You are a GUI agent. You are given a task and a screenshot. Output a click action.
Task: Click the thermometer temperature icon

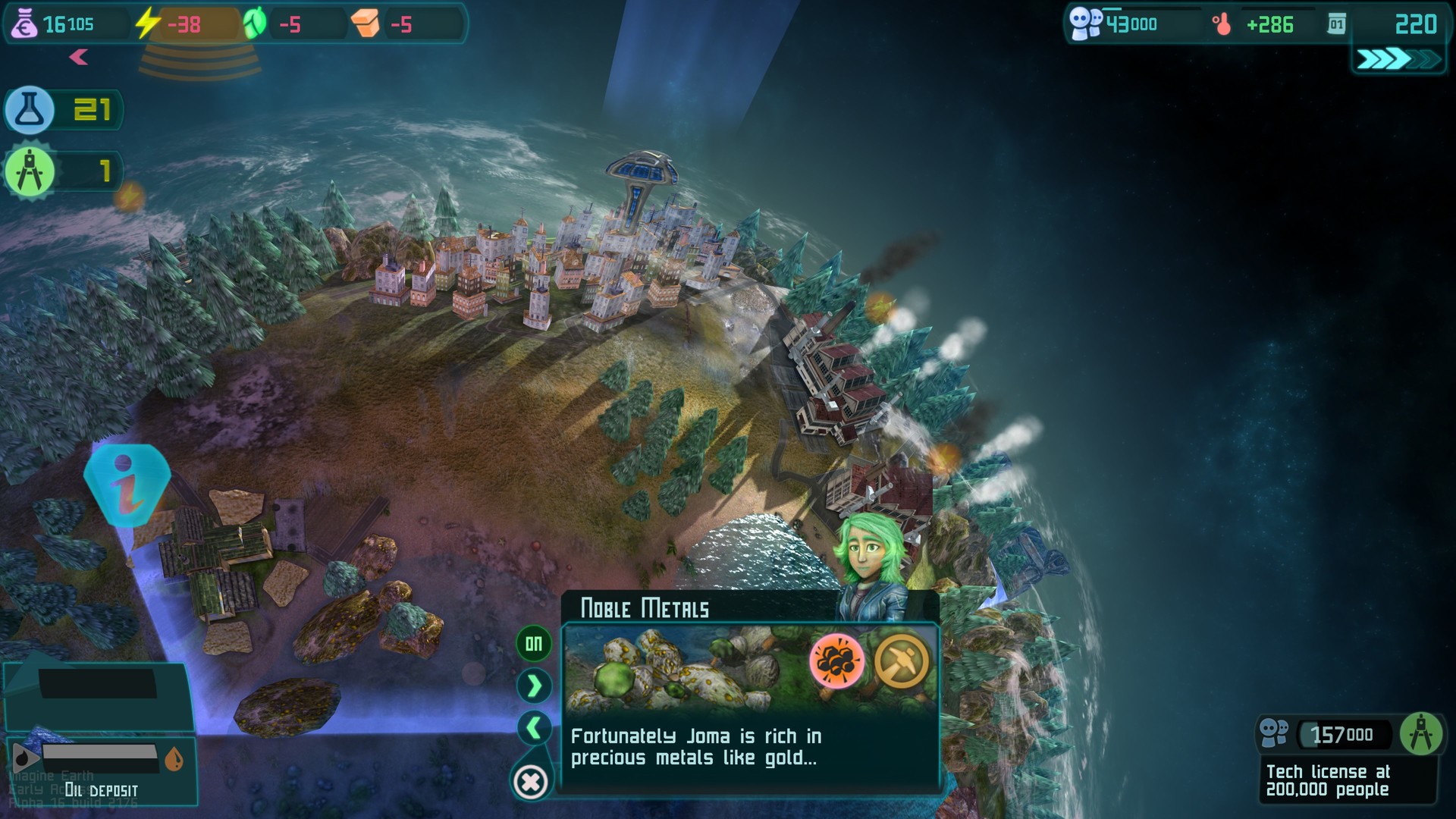pos(1222,23)
